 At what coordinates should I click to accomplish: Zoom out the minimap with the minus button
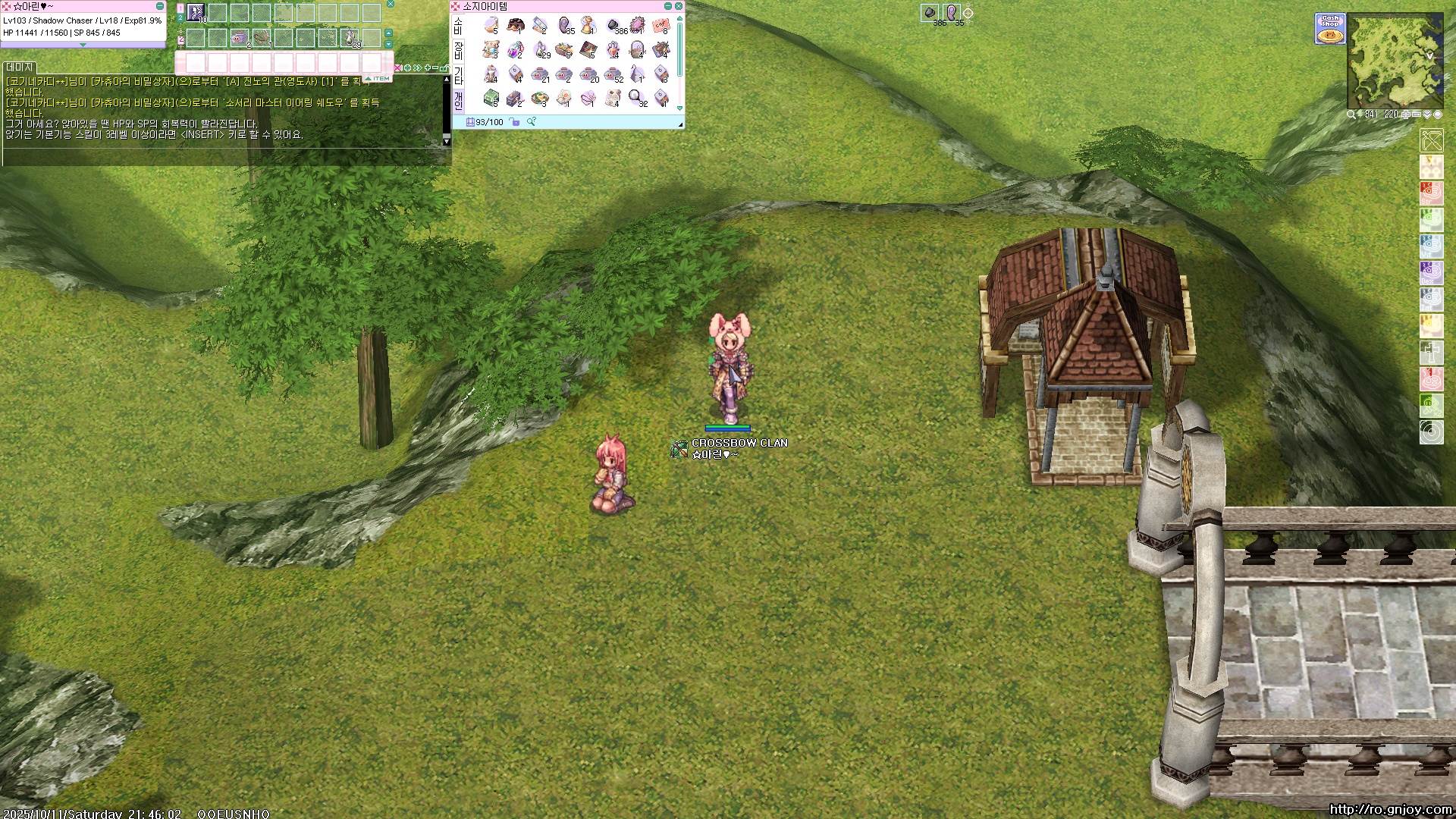pos(1416,115)
